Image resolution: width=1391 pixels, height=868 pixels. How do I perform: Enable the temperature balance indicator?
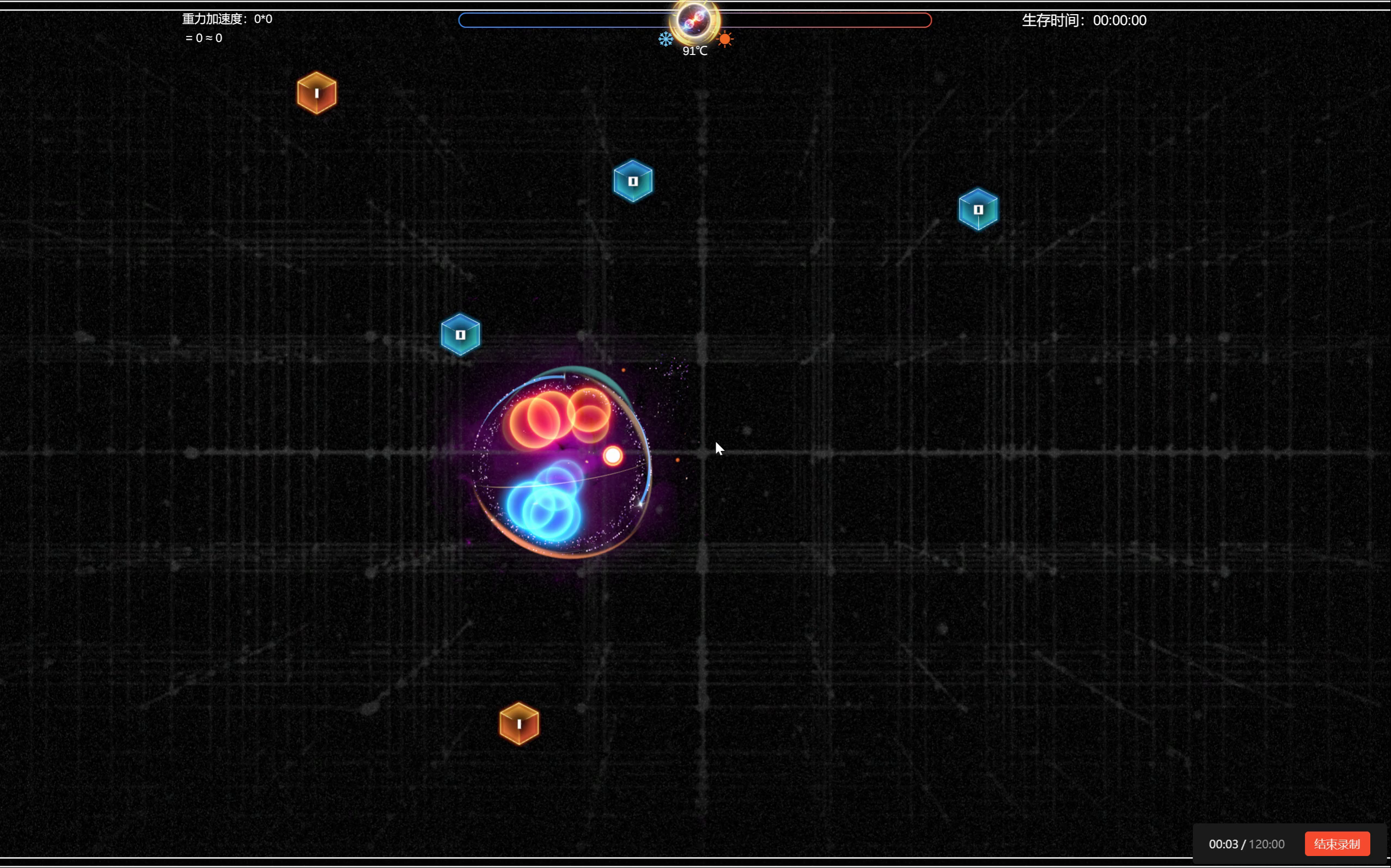coord(694,51)
